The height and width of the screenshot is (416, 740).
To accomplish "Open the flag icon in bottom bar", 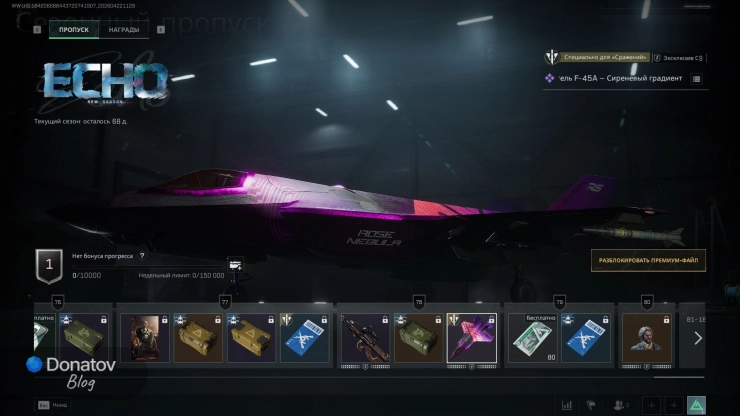I will point(592,405).
